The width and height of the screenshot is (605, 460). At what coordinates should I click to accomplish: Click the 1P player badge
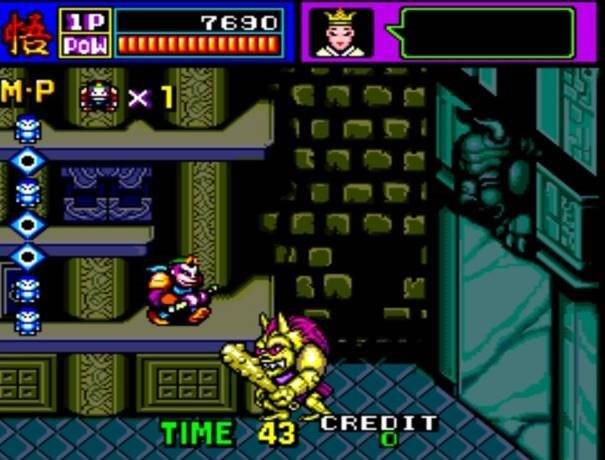click(87, 21)
